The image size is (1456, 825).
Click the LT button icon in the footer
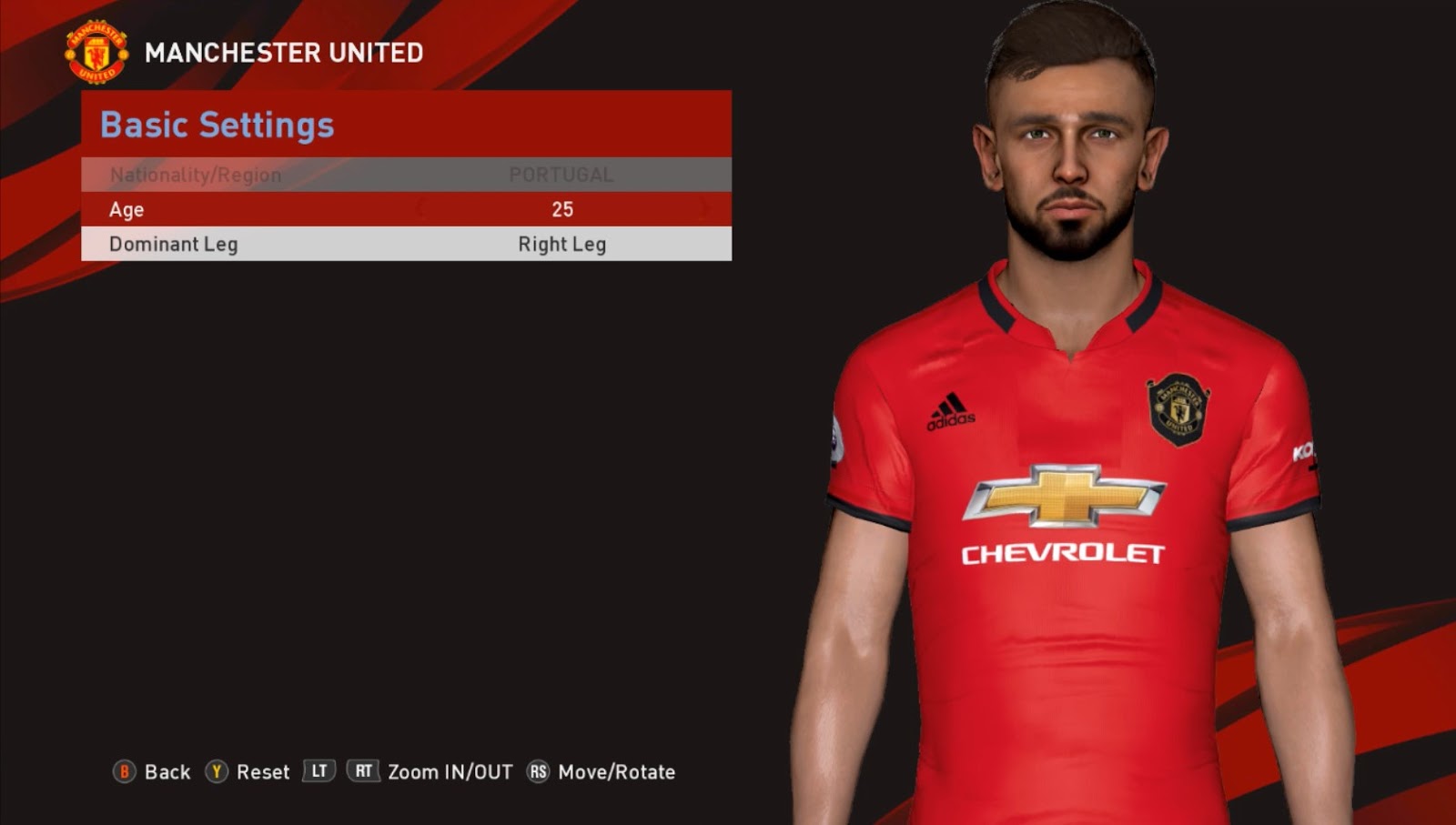(319, 772)
